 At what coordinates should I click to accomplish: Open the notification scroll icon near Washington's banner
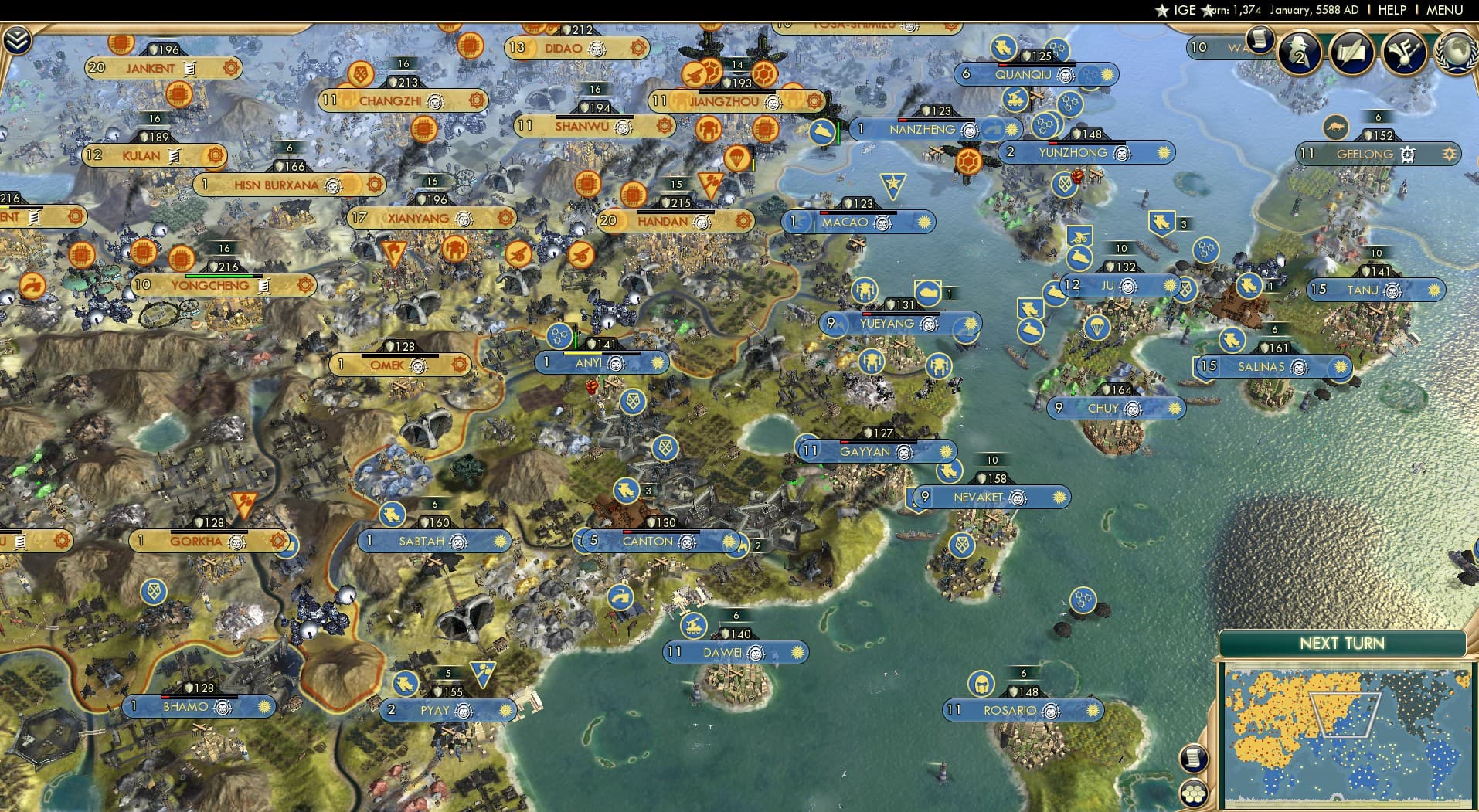[1258, 45]
